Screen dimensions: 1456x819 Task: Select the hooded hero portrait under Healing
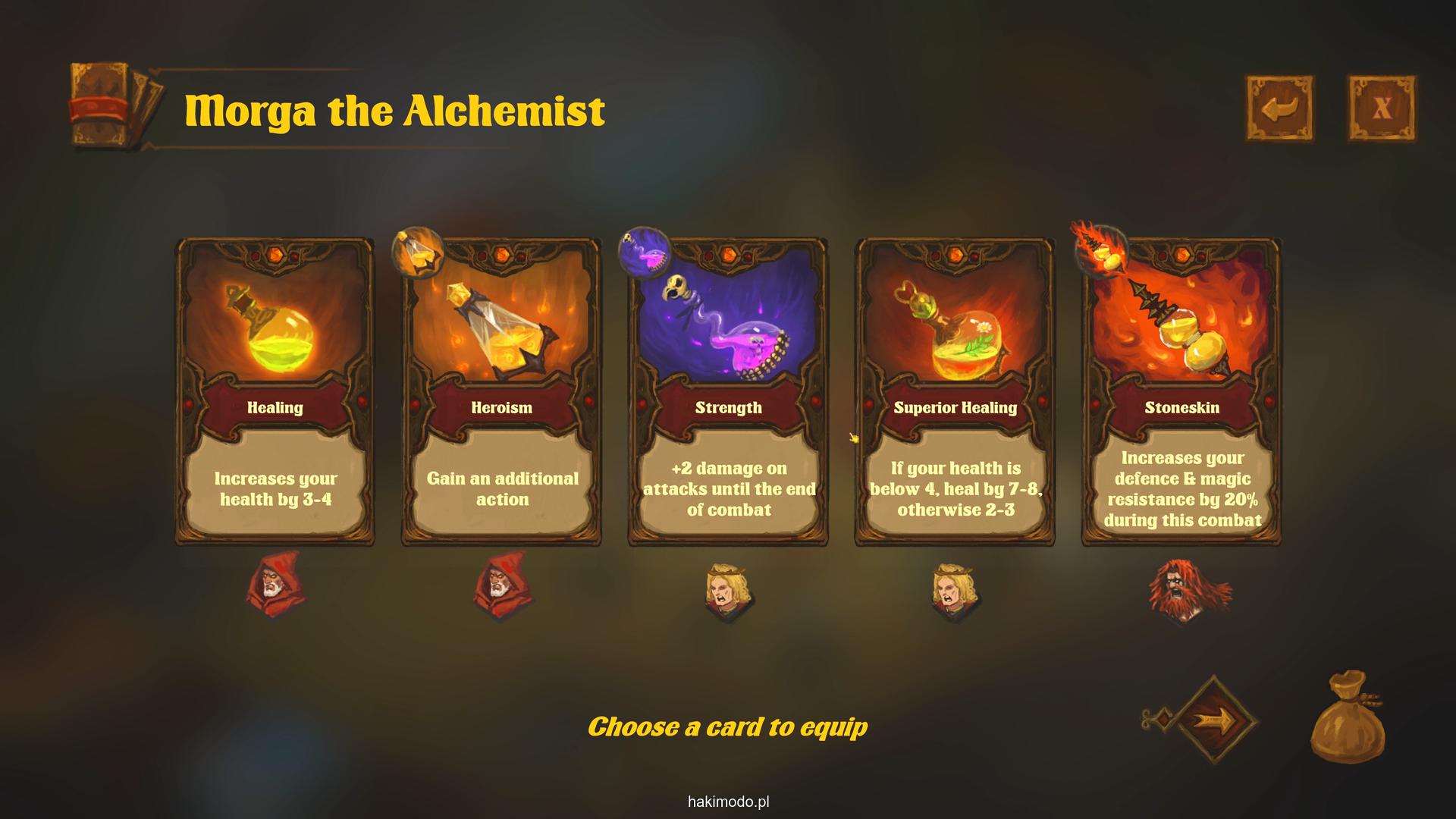tap(275, 585)
